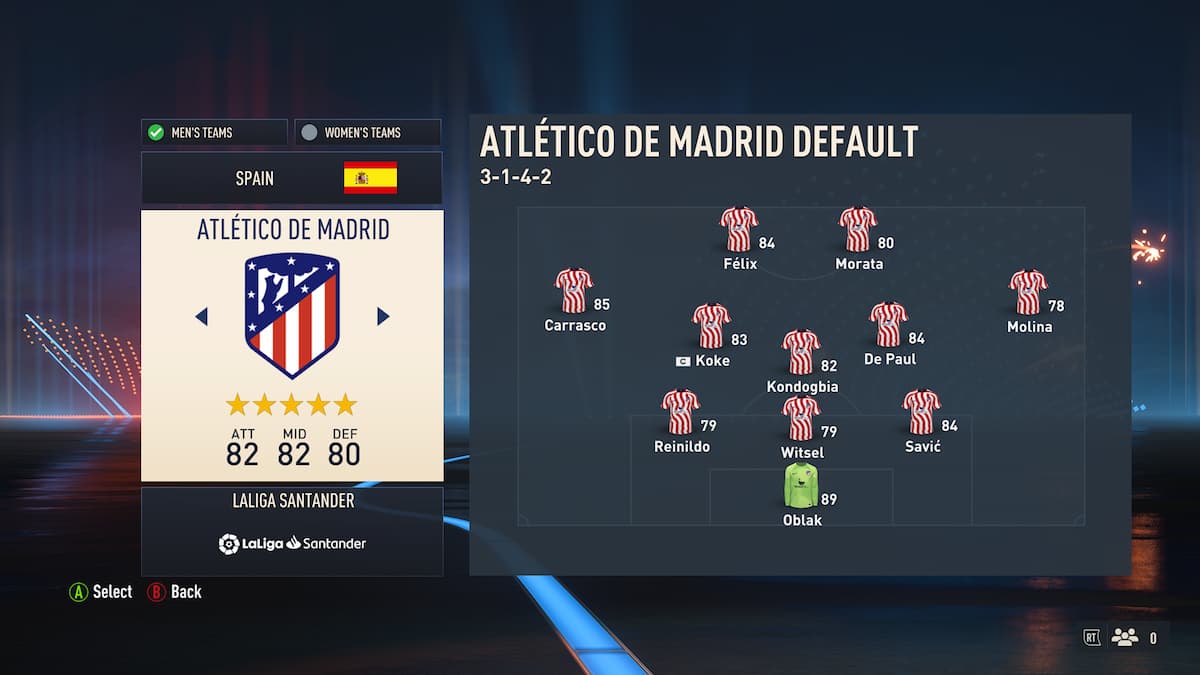Show the previous team with the left arrow

(x=201, y=316)
